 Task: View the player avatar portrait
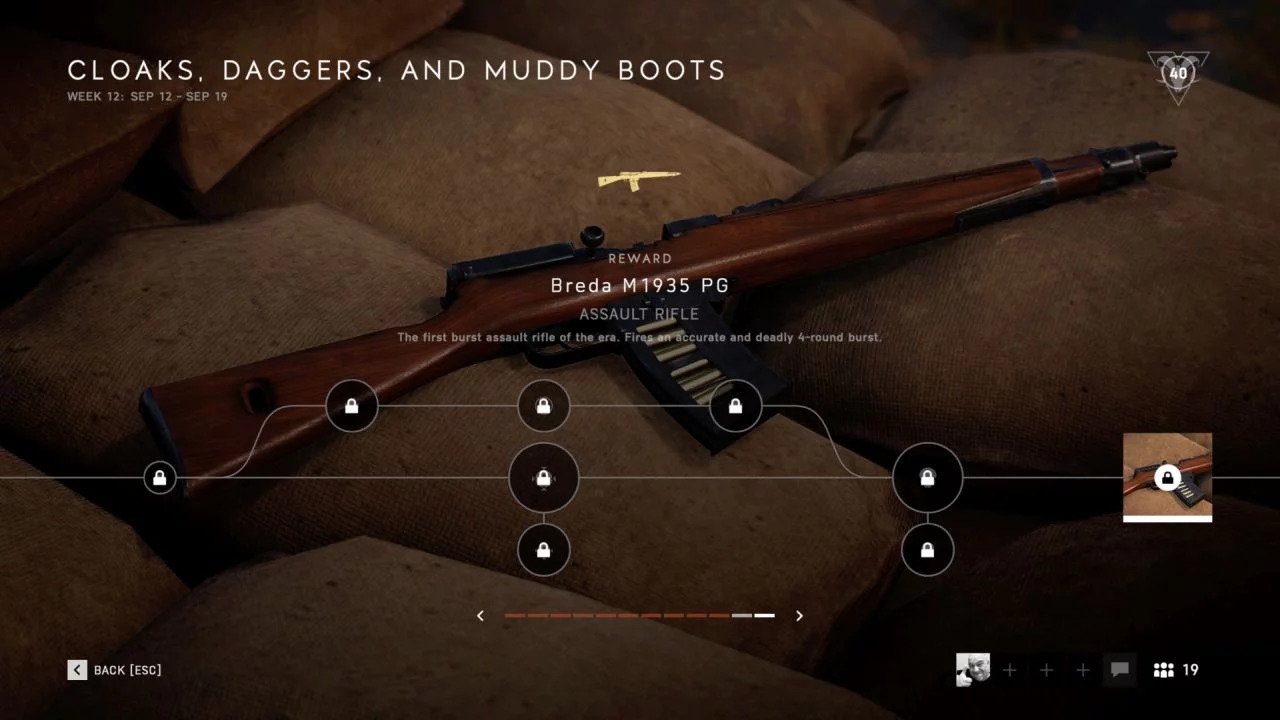pos(973,670)
